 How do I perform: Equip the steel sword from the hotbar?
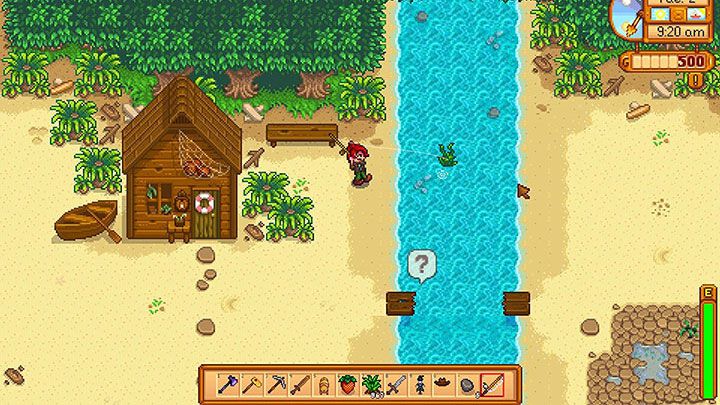point(396,384)
